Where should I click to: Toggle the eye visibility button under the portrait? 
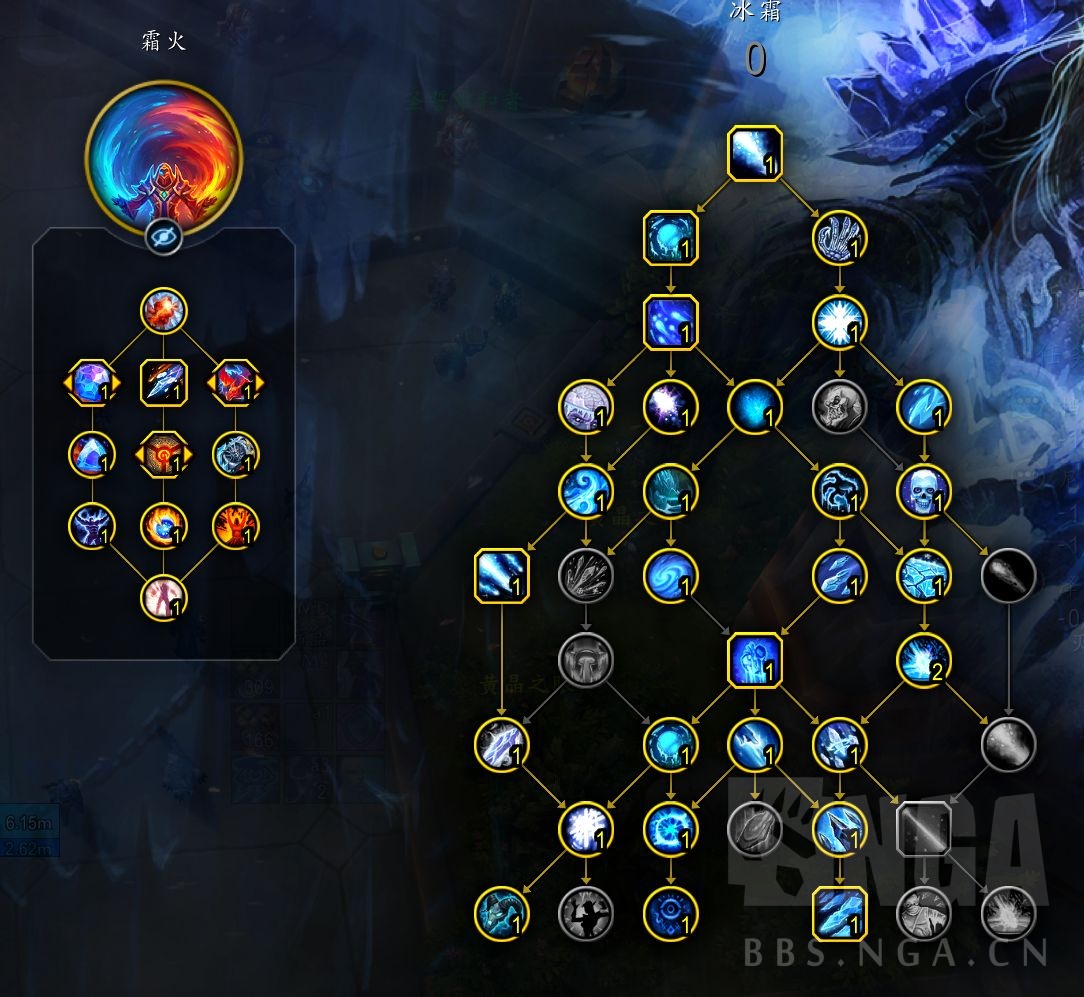tap(164, 237)
